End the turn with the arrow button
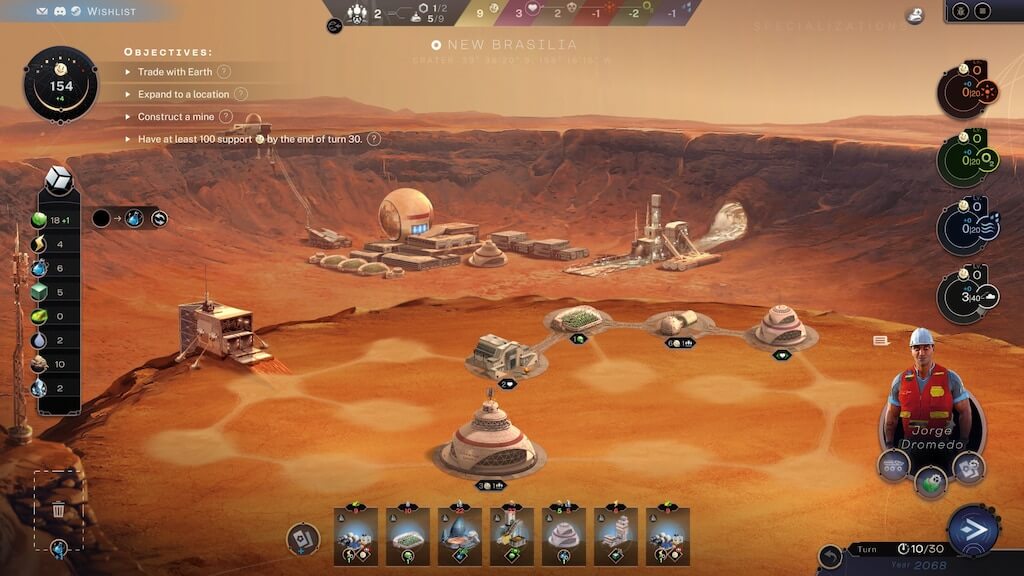The image size is (1024, 576). pos(973,530)
